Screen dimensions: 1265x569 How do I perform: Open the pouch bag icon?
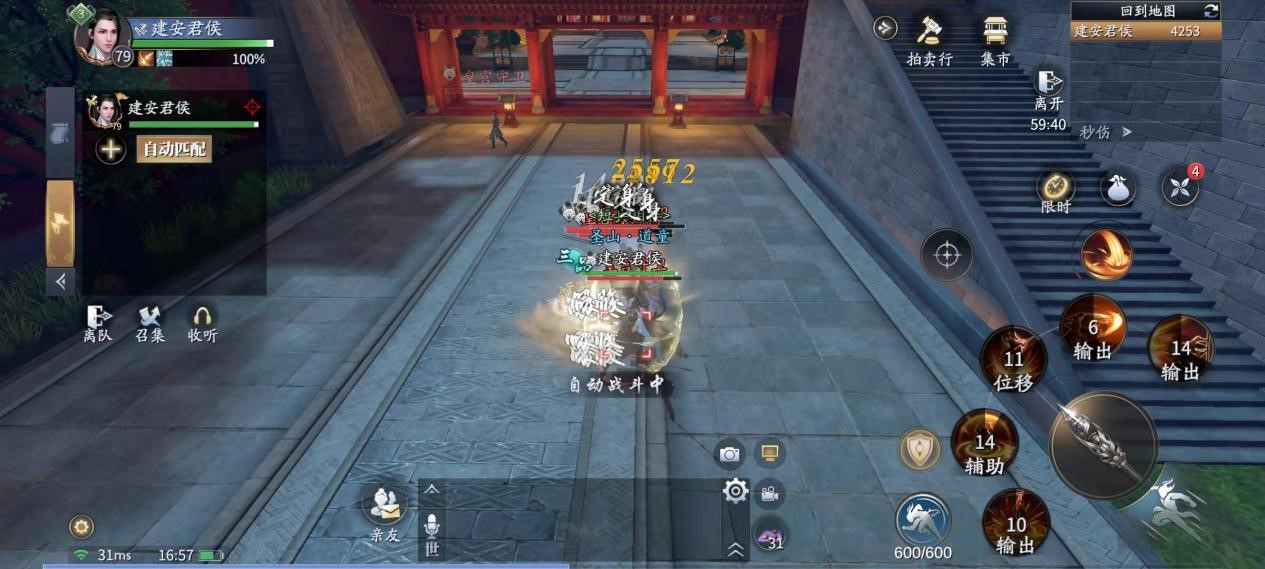1118,188
